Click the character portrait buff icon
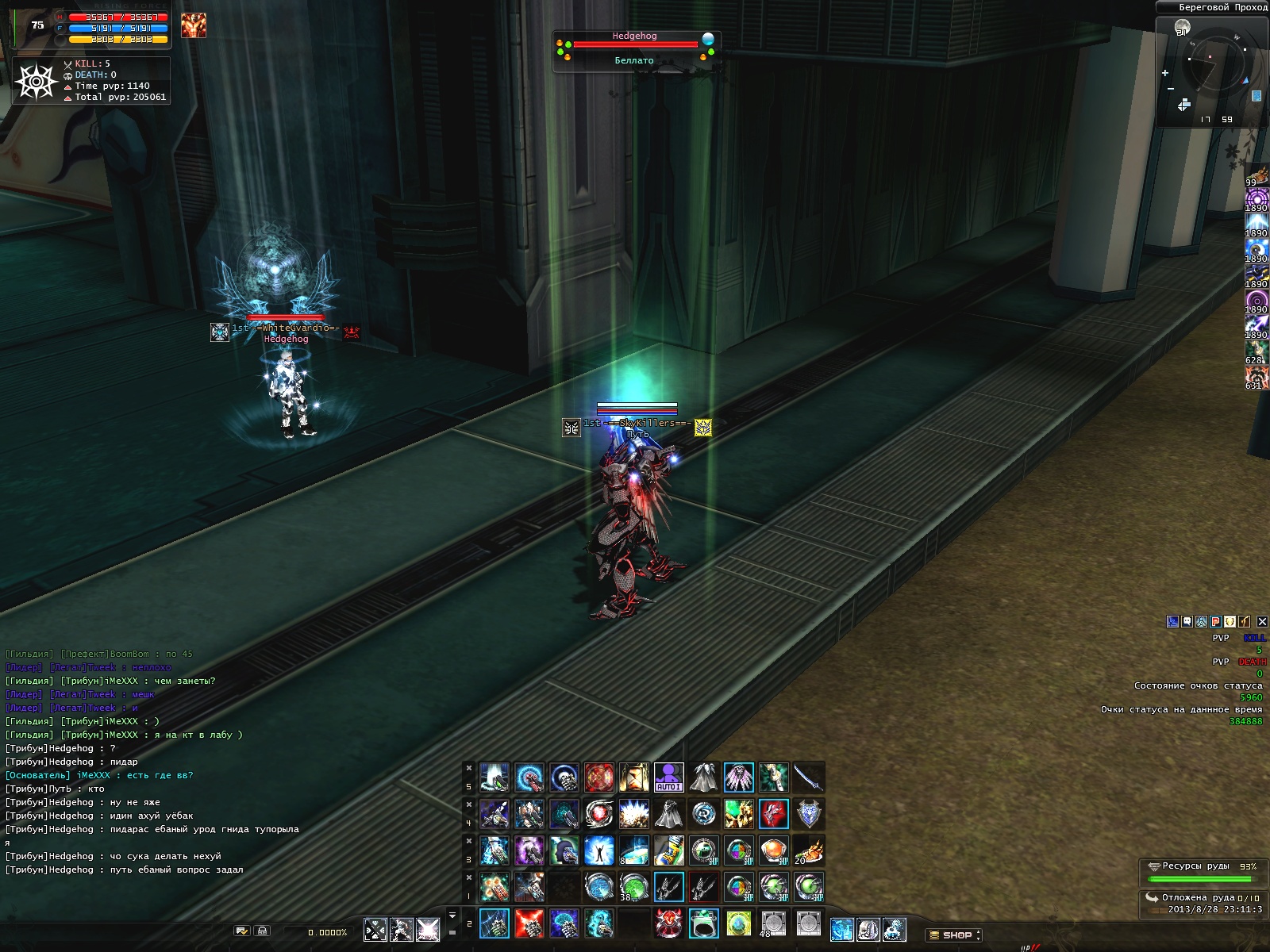Screen dimensions: 1270x952 click(x=193, y=25)
